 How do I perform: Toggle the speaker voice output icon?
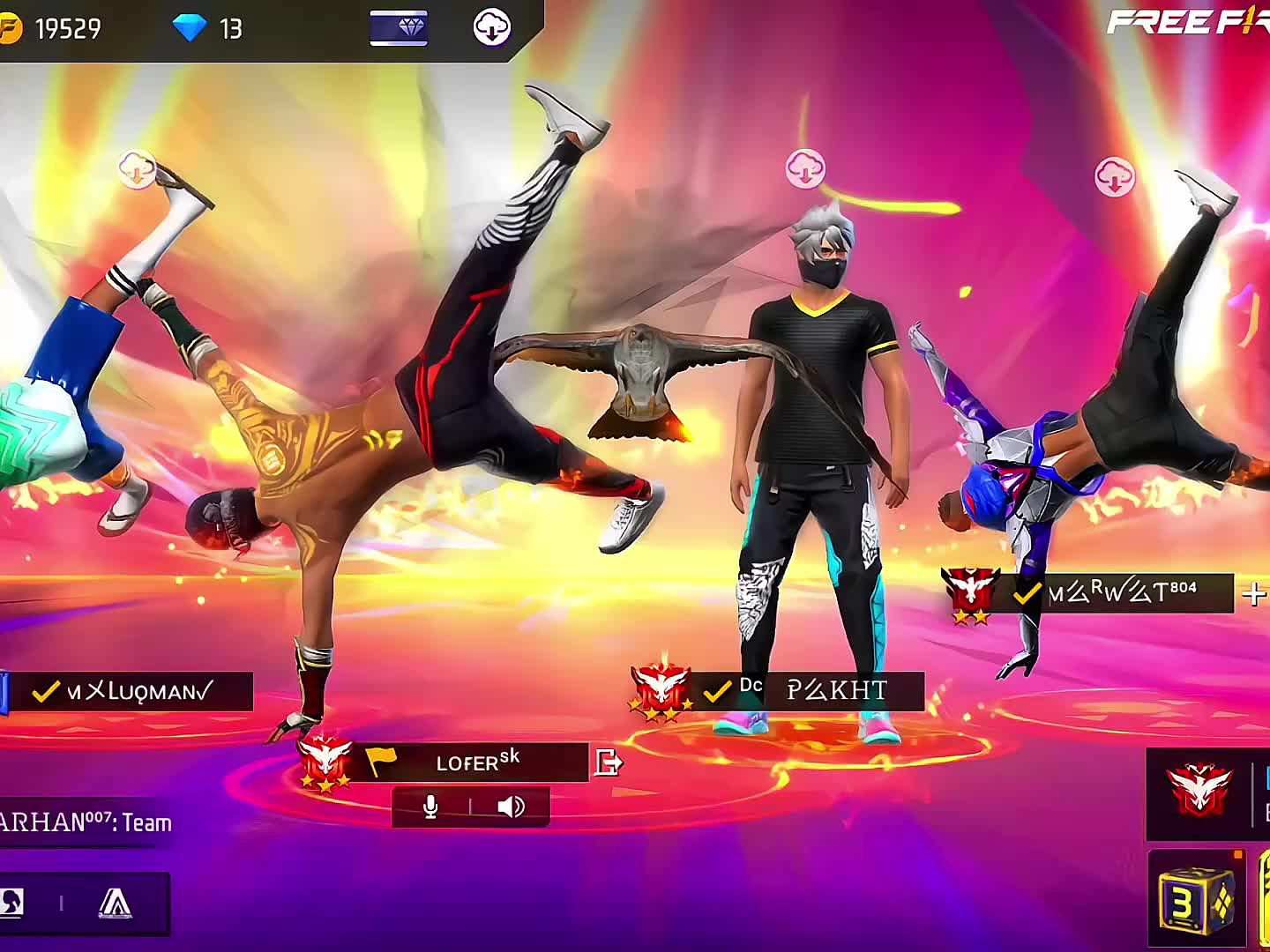pos(511,807)
